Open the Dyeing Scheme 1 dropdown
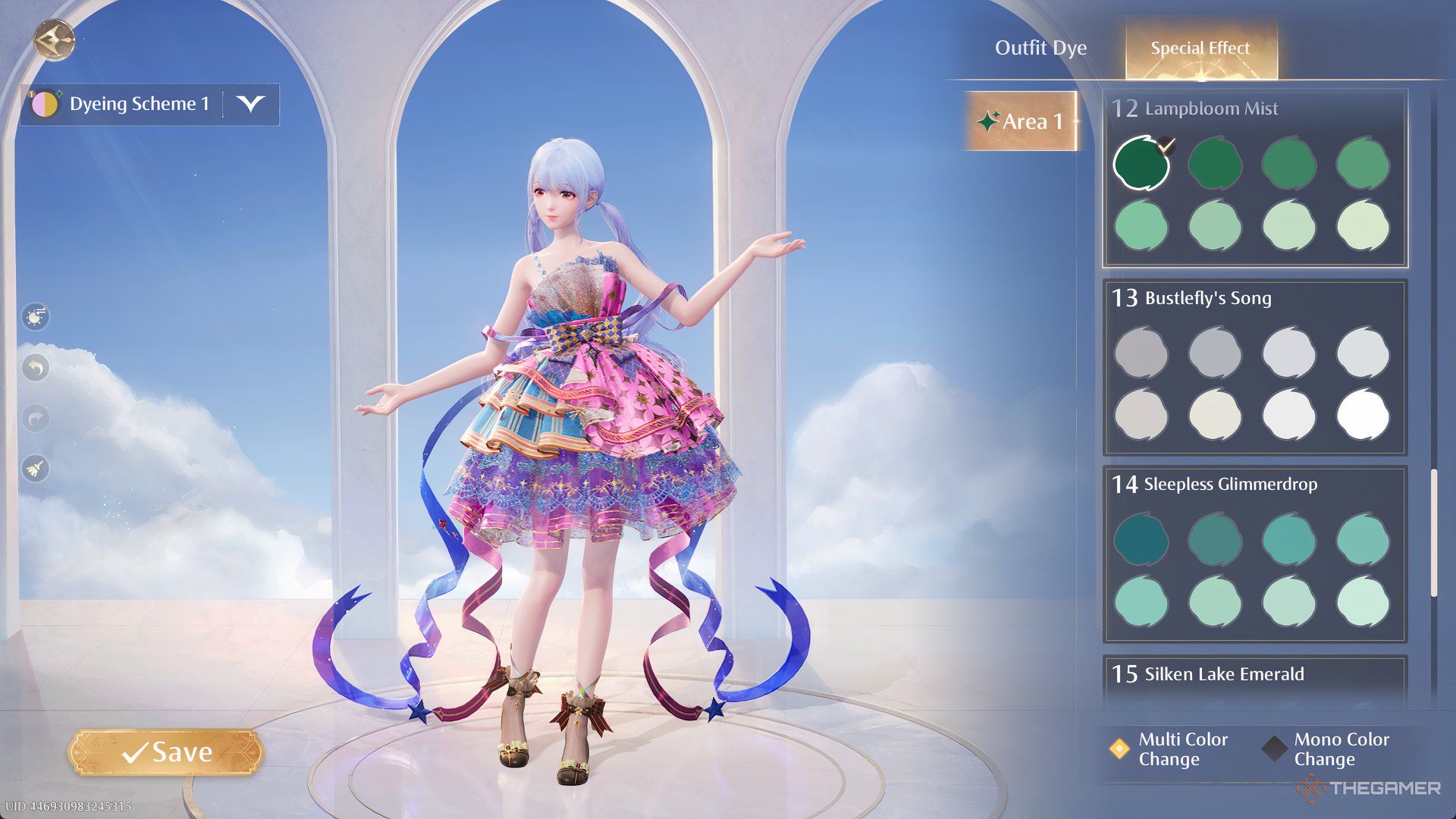Screen dimensions: 1456x819 (250, 104)
